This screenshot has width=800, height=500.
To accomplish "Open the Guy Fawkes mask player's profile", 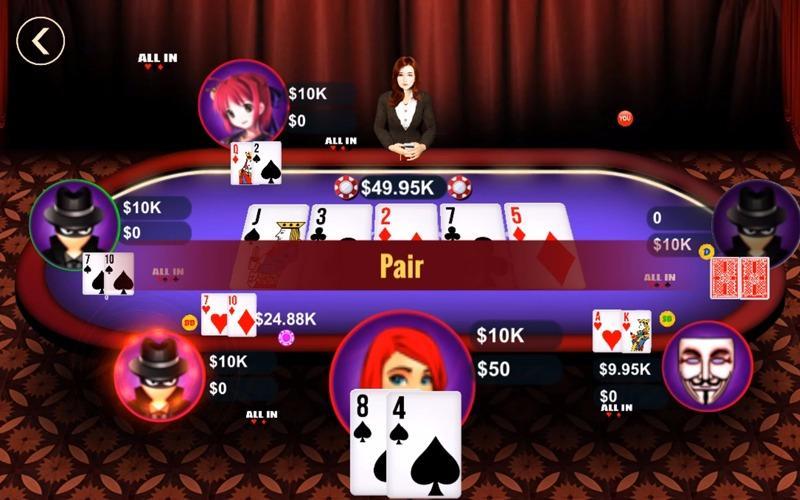I will click(707, 366).
